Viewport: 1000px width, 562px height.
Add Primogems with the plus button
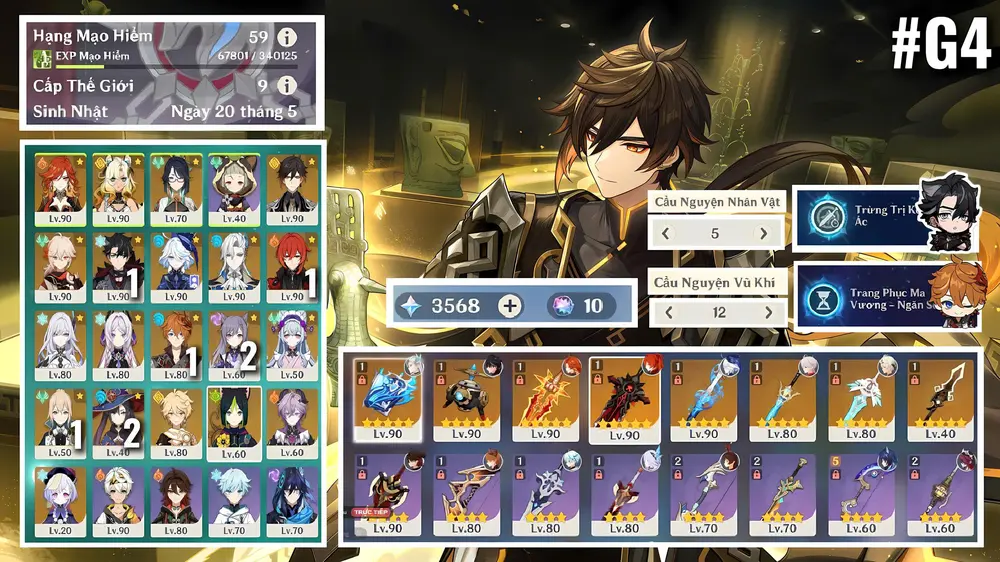510,306
